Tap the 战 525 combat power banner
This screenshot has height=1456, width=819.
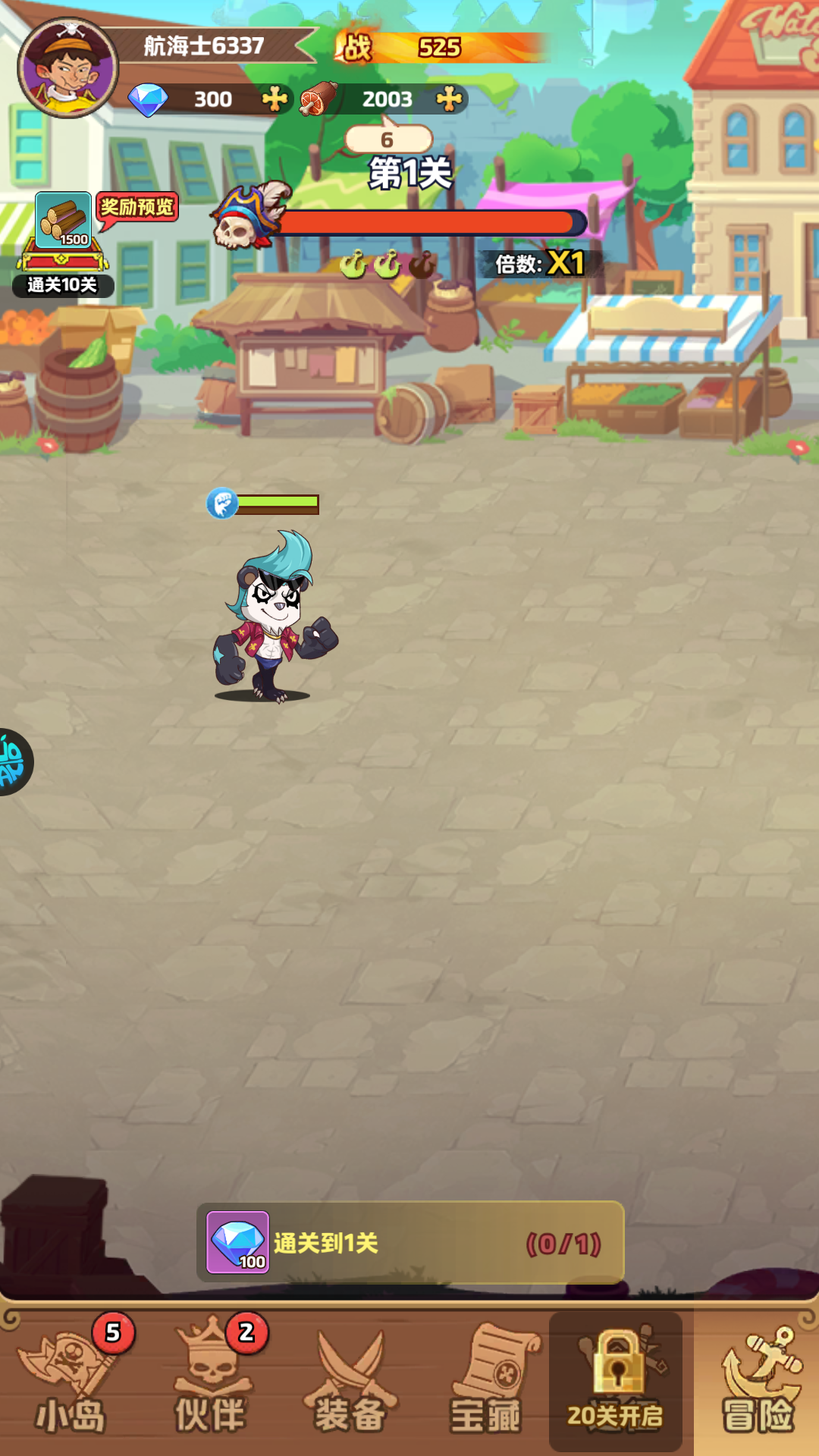tap(440, 48)
